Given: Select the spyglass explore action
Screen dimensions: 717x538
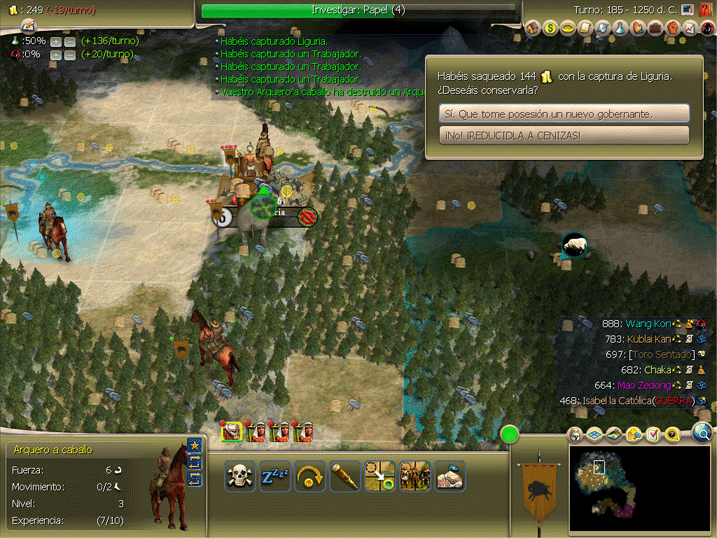Looking at the screenshot, I should (347, 476).
